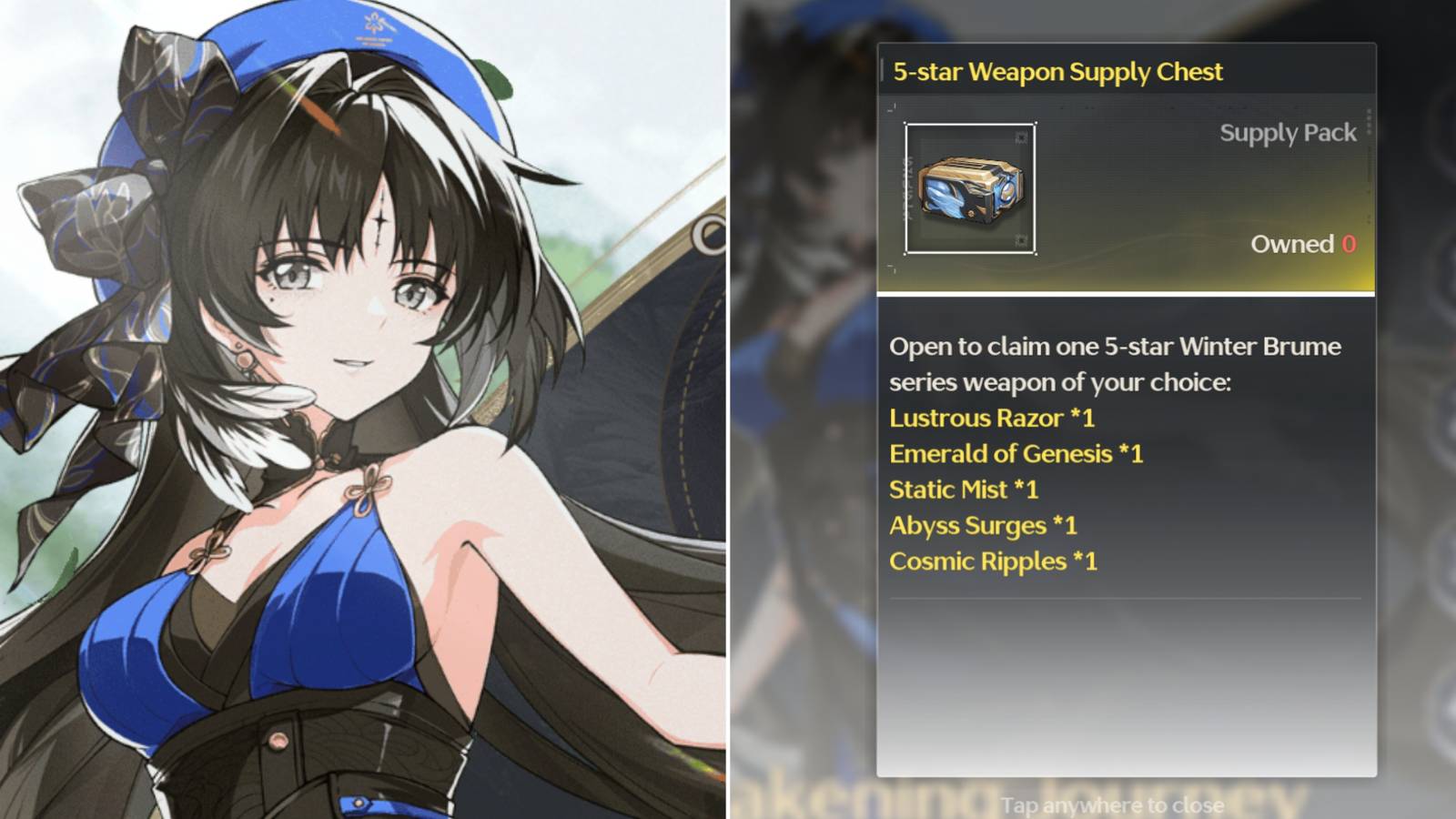Click the Supply Pack category label
1456x819 pixels.
point(1286,133)
